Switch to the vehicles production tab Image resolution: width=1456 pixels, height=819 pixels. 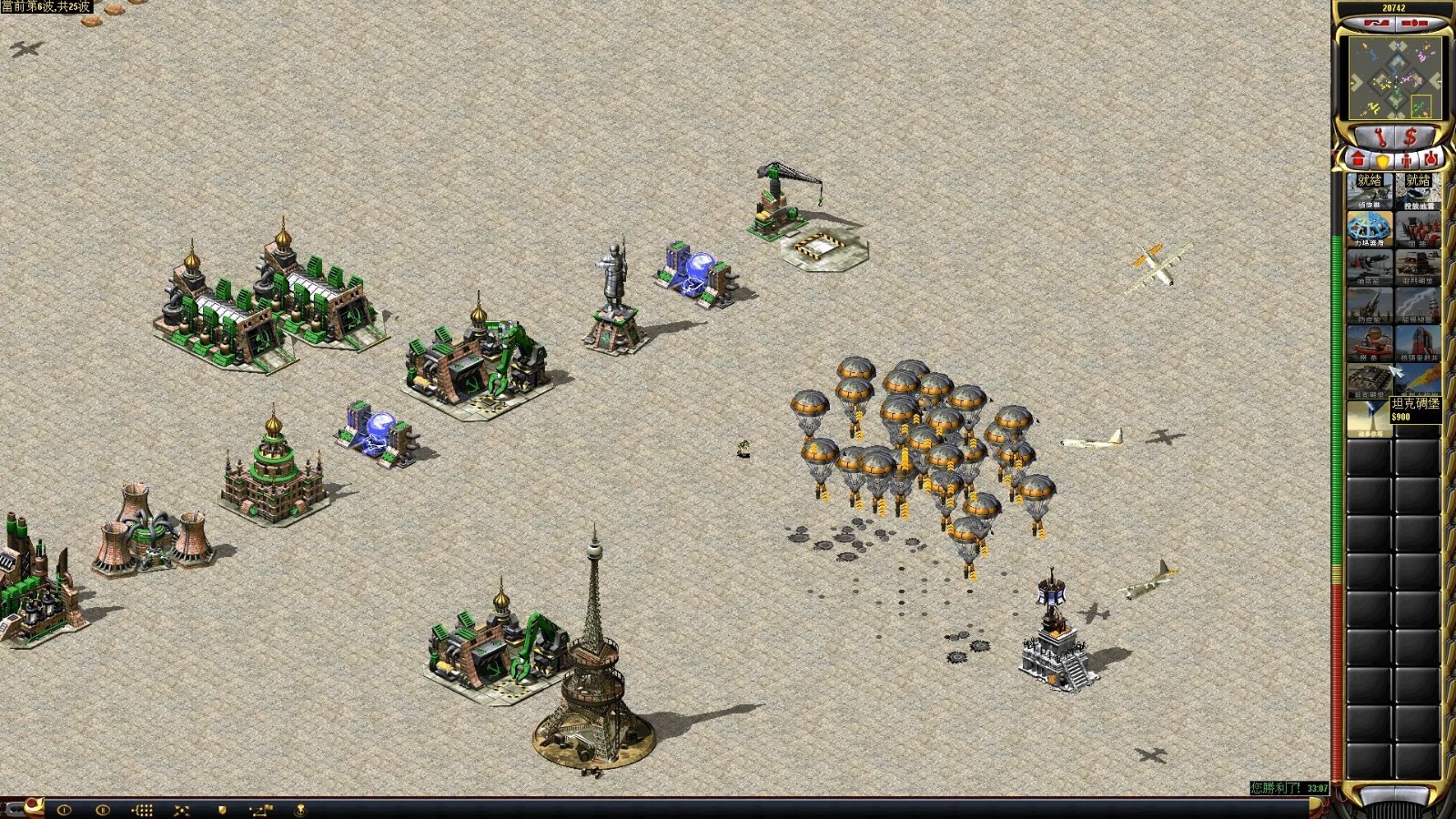pos(1431,159)
